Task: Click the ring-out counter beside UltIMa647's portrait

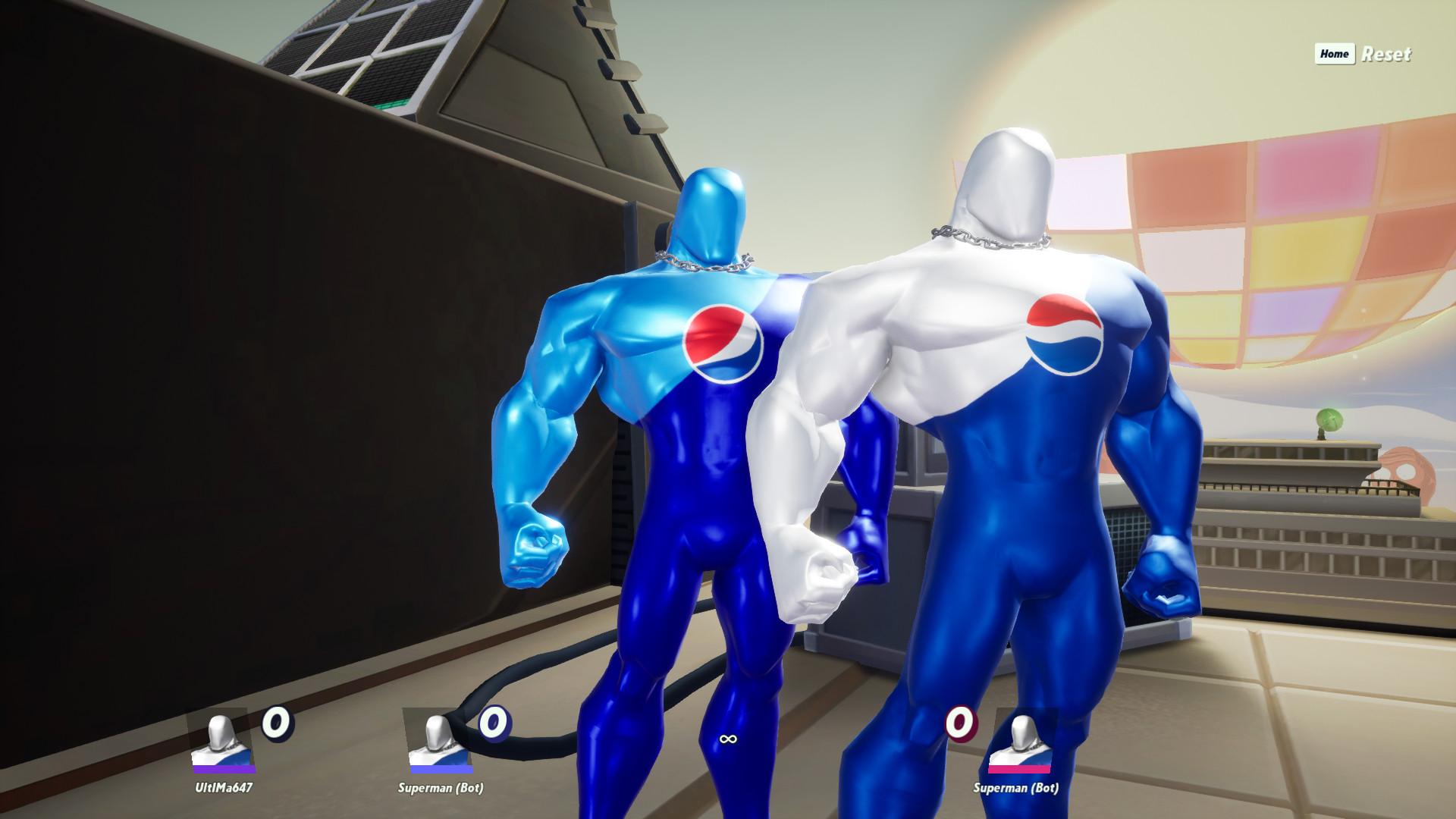Action: [278, 726]
